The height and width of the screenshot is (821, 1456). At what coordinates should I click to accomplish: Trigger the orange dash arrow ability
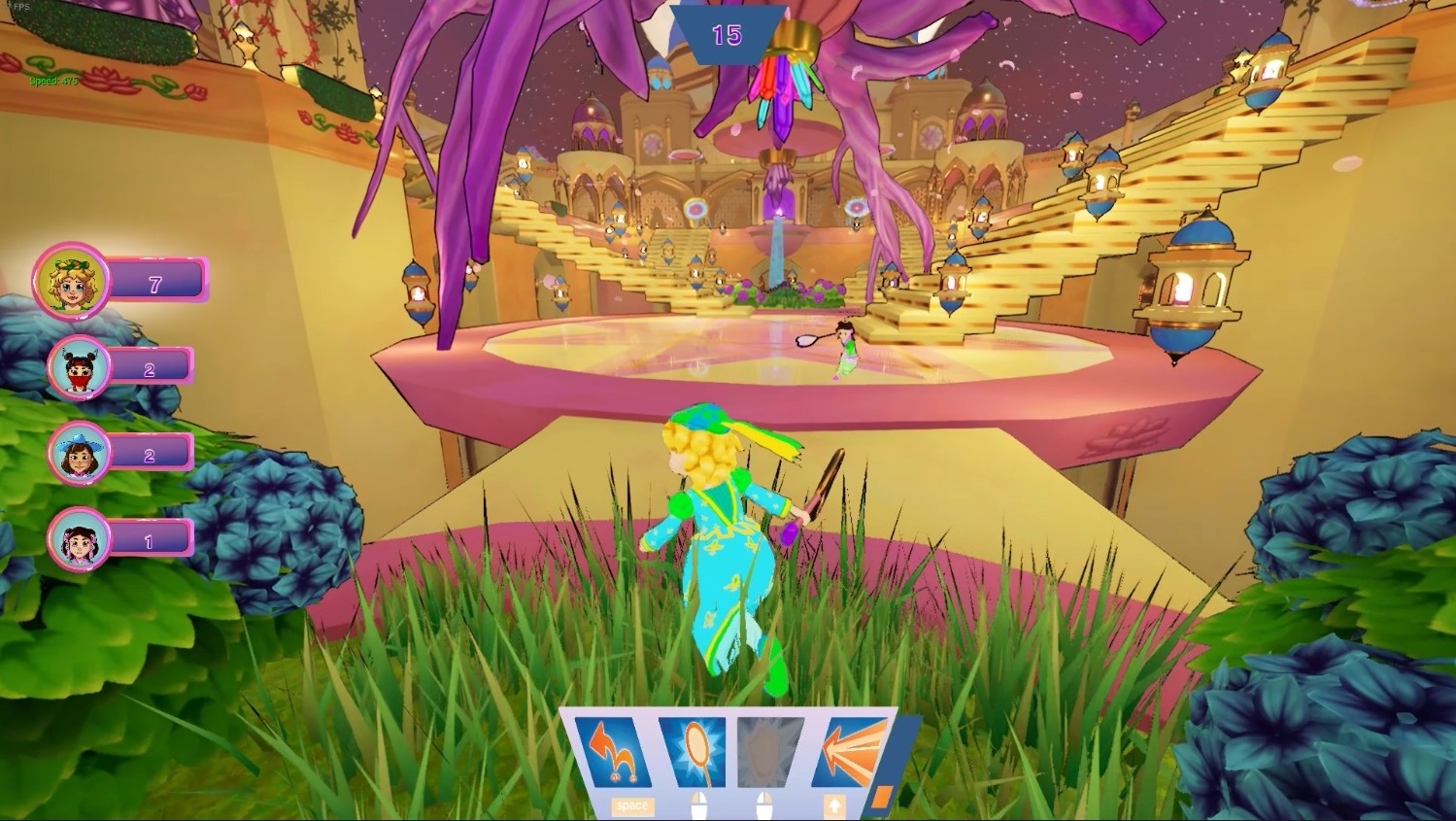pos(848,753)
